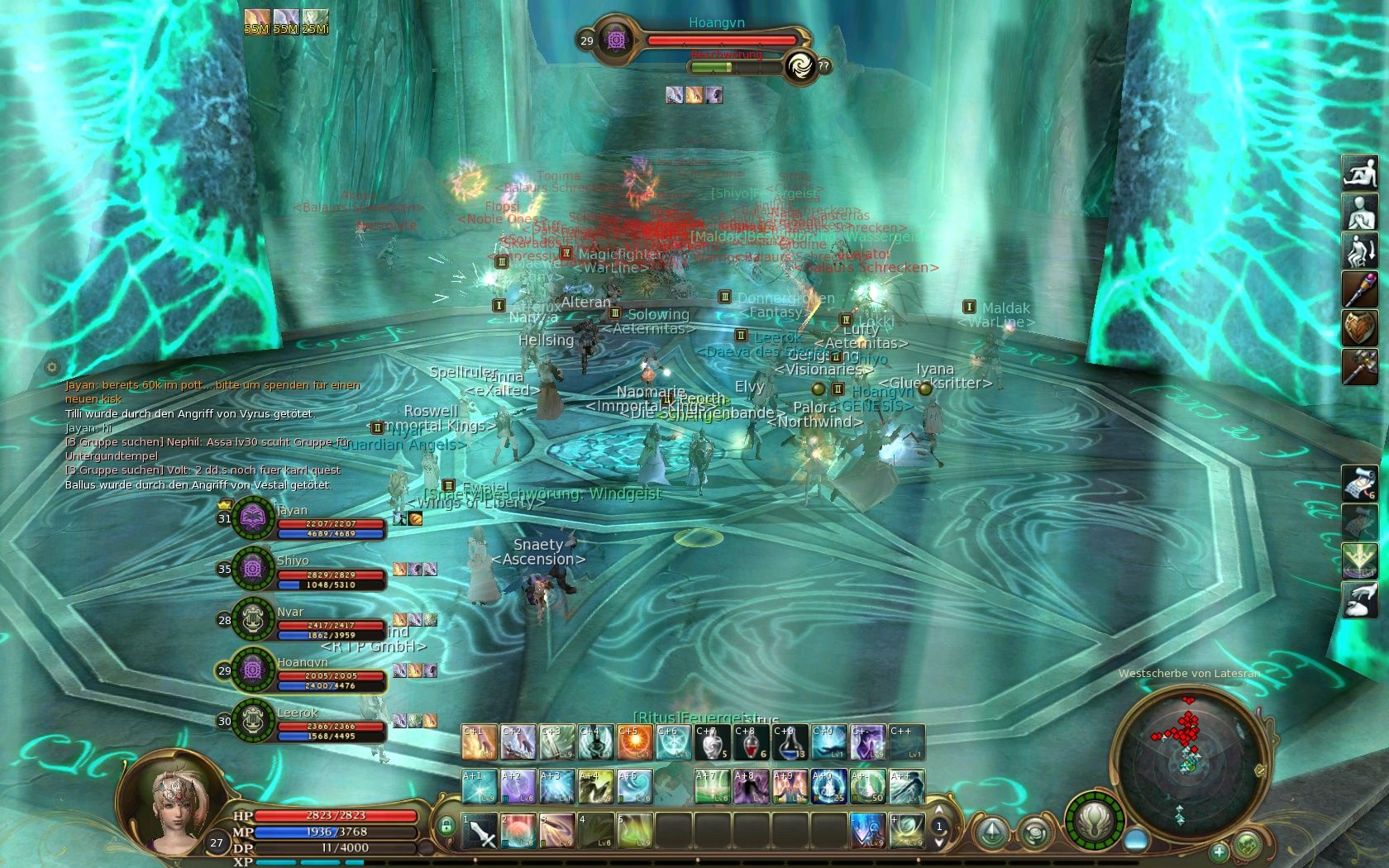Click the plus button below the minimap
1389x868 pixels.
[1219, 851]
